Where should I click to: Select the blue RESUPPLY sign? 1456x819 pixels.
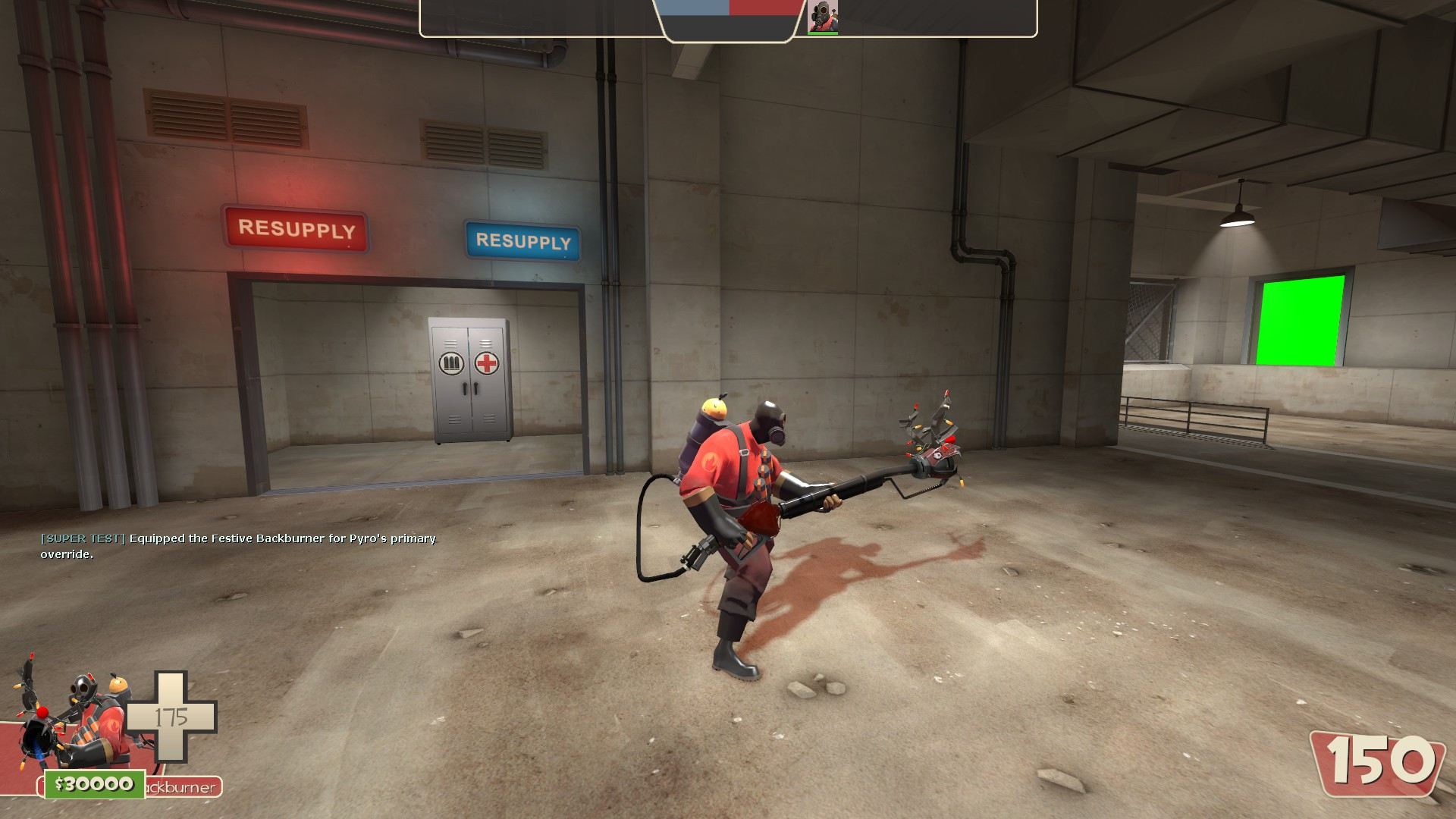(523, 243)
